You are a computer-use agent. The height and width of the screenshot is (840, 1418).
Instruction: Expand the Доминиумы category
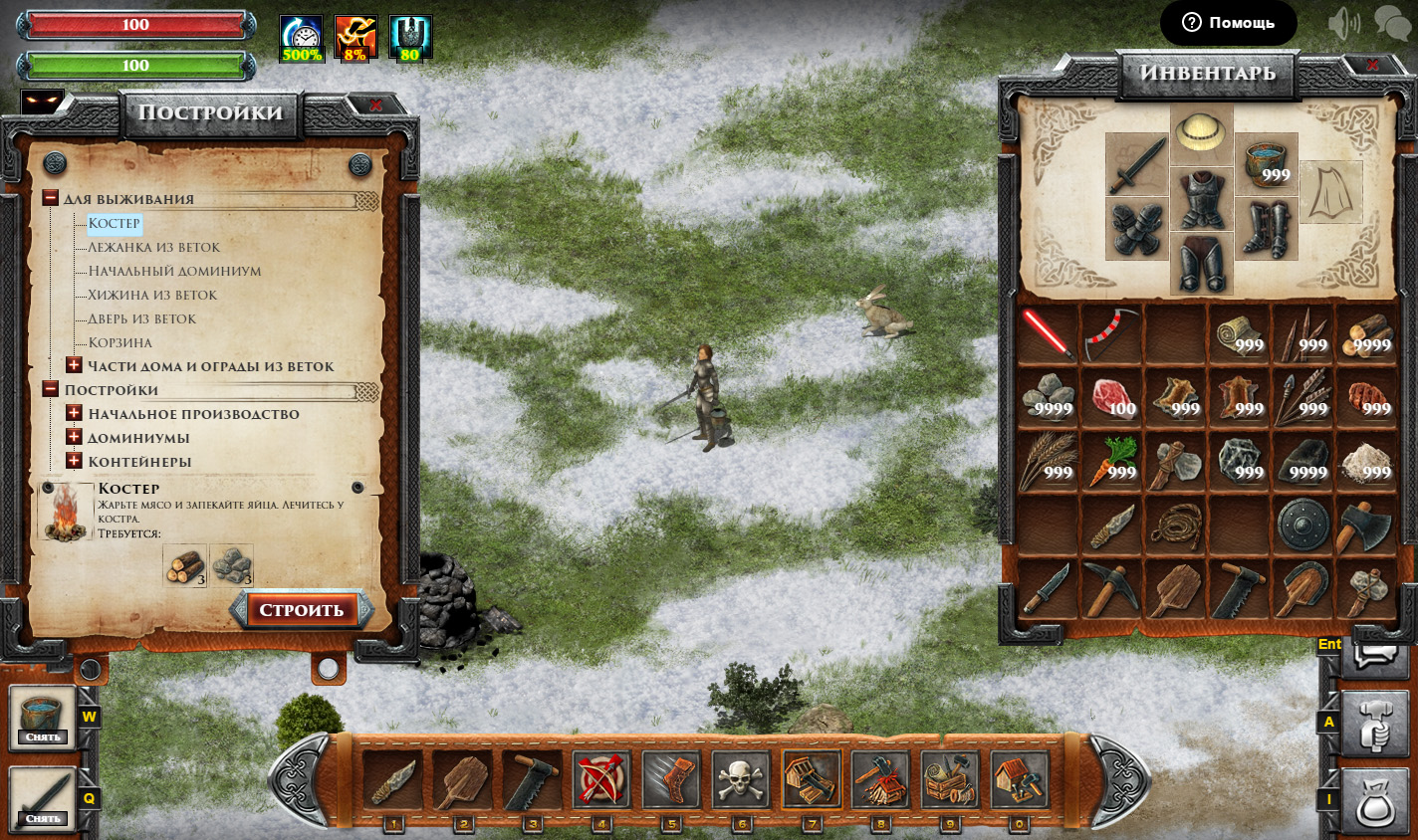(74, 437)
